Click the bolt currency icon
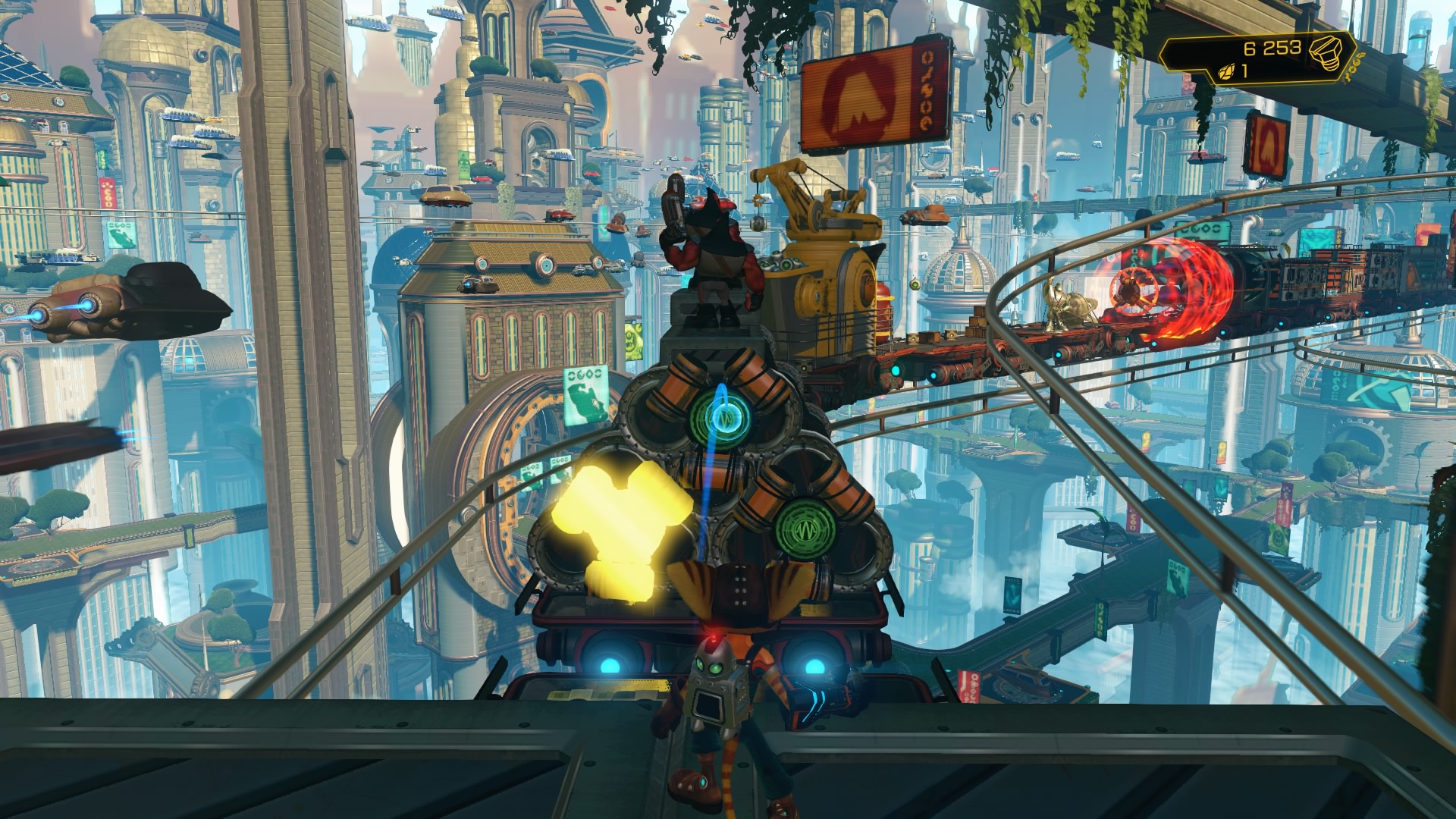 1329,51
